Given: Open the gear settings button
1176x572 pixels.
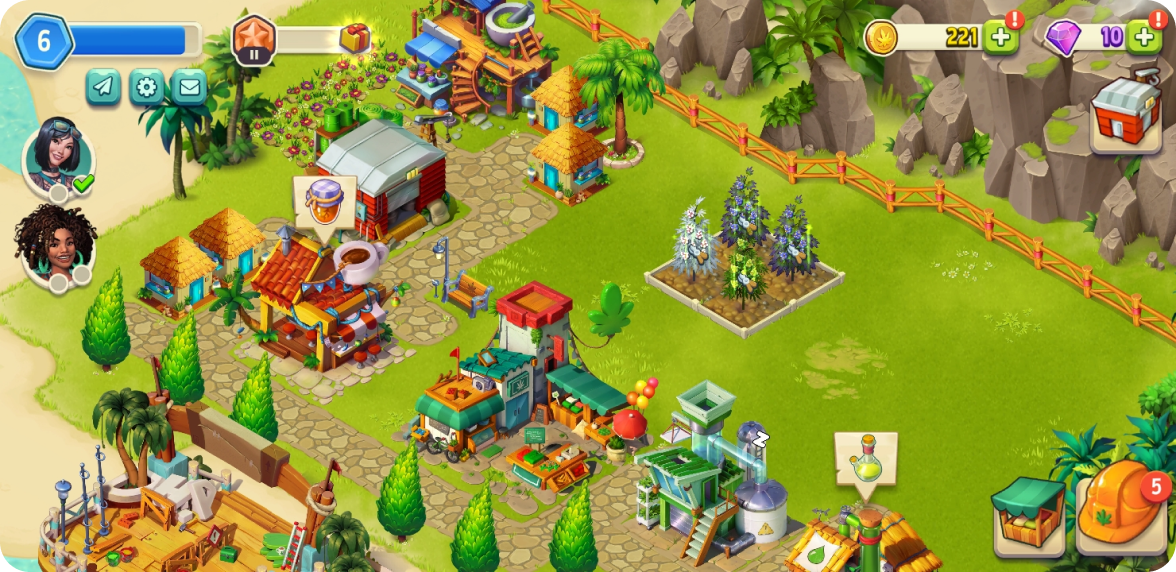Looking at the screenshot, I should click(146, 88).
